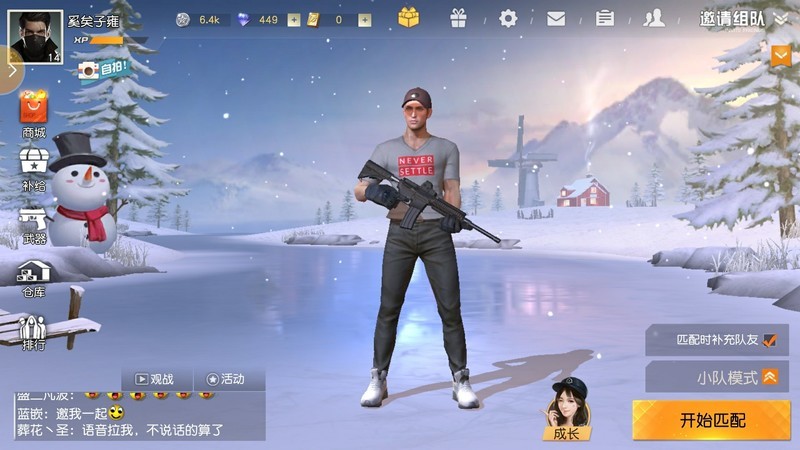Click 邀请组队 to invite teammates
The image size is (800, 450).
click(732, 19)
